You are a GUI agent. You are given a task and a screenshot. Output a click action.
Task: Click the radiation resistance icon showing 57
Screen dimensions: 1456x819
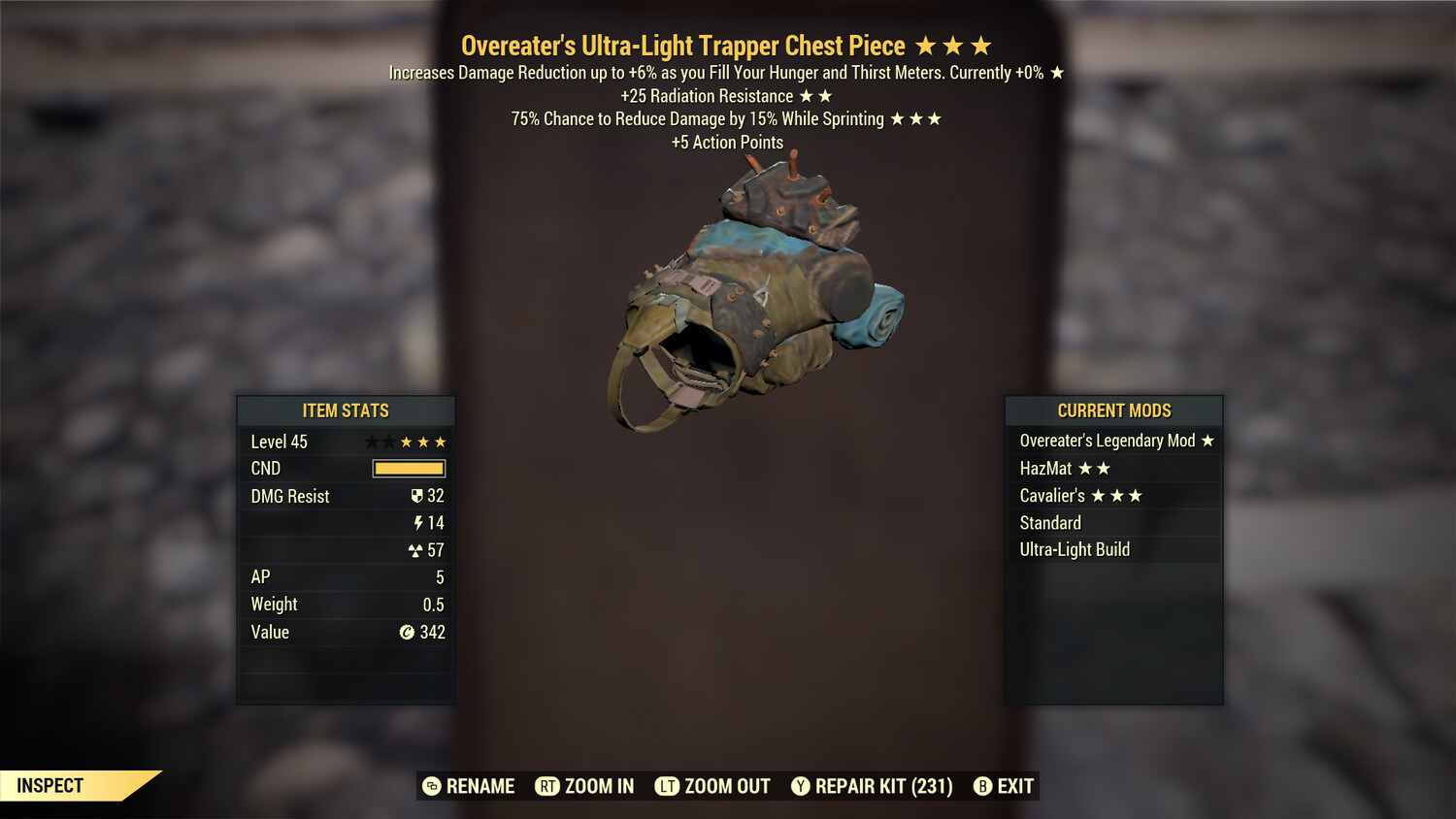coord(415,550)
